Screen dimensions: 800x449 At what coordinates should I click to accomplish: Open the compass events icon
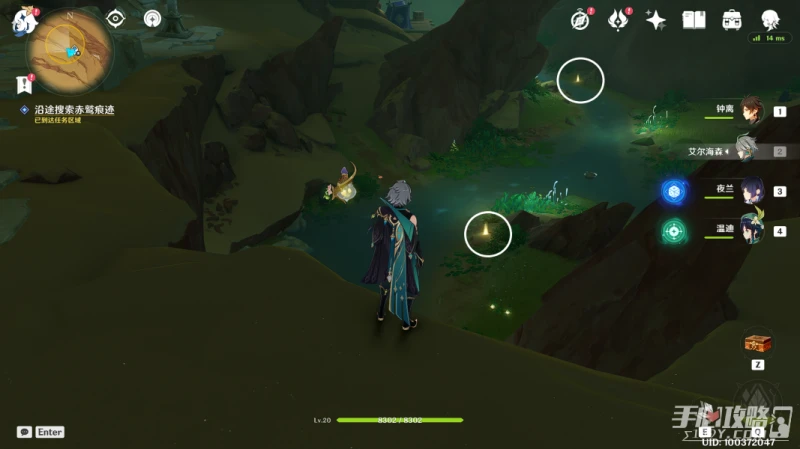[580, 20]
